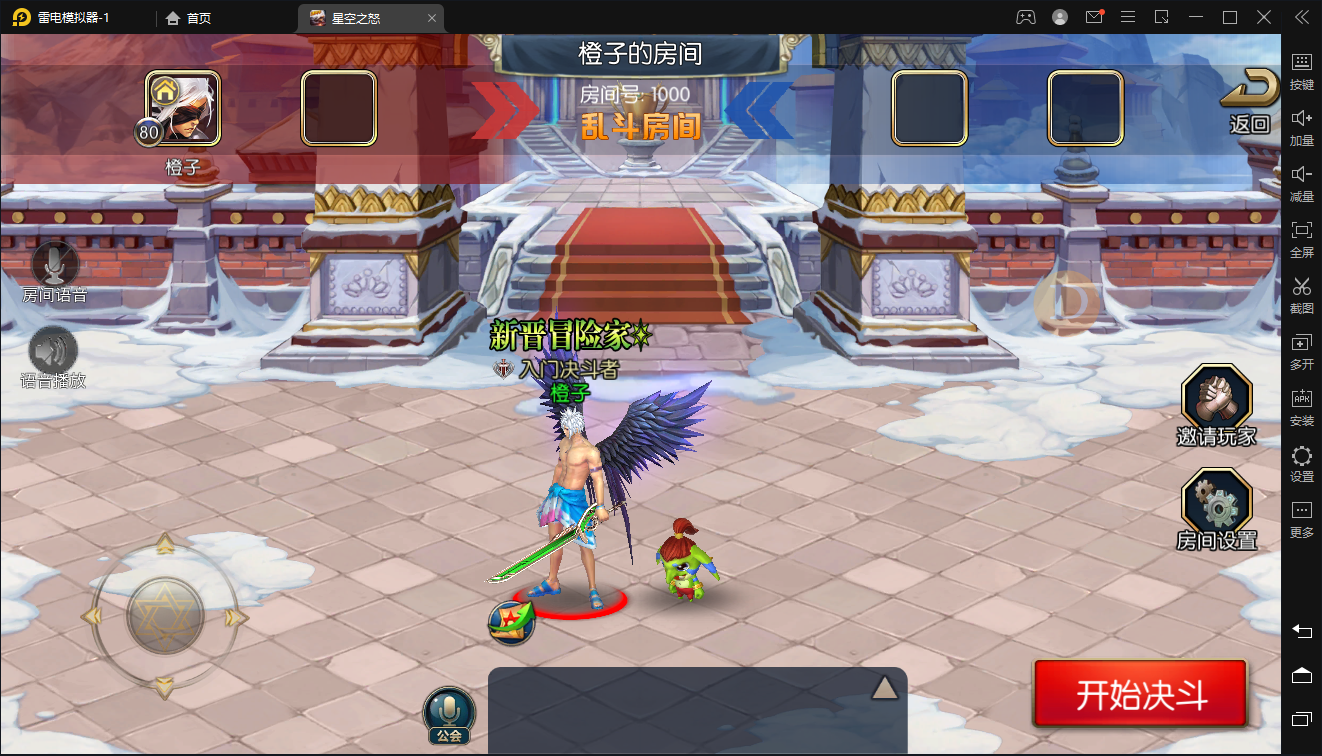Toggle 房间语音 room voice microphone

click(55, 266)
